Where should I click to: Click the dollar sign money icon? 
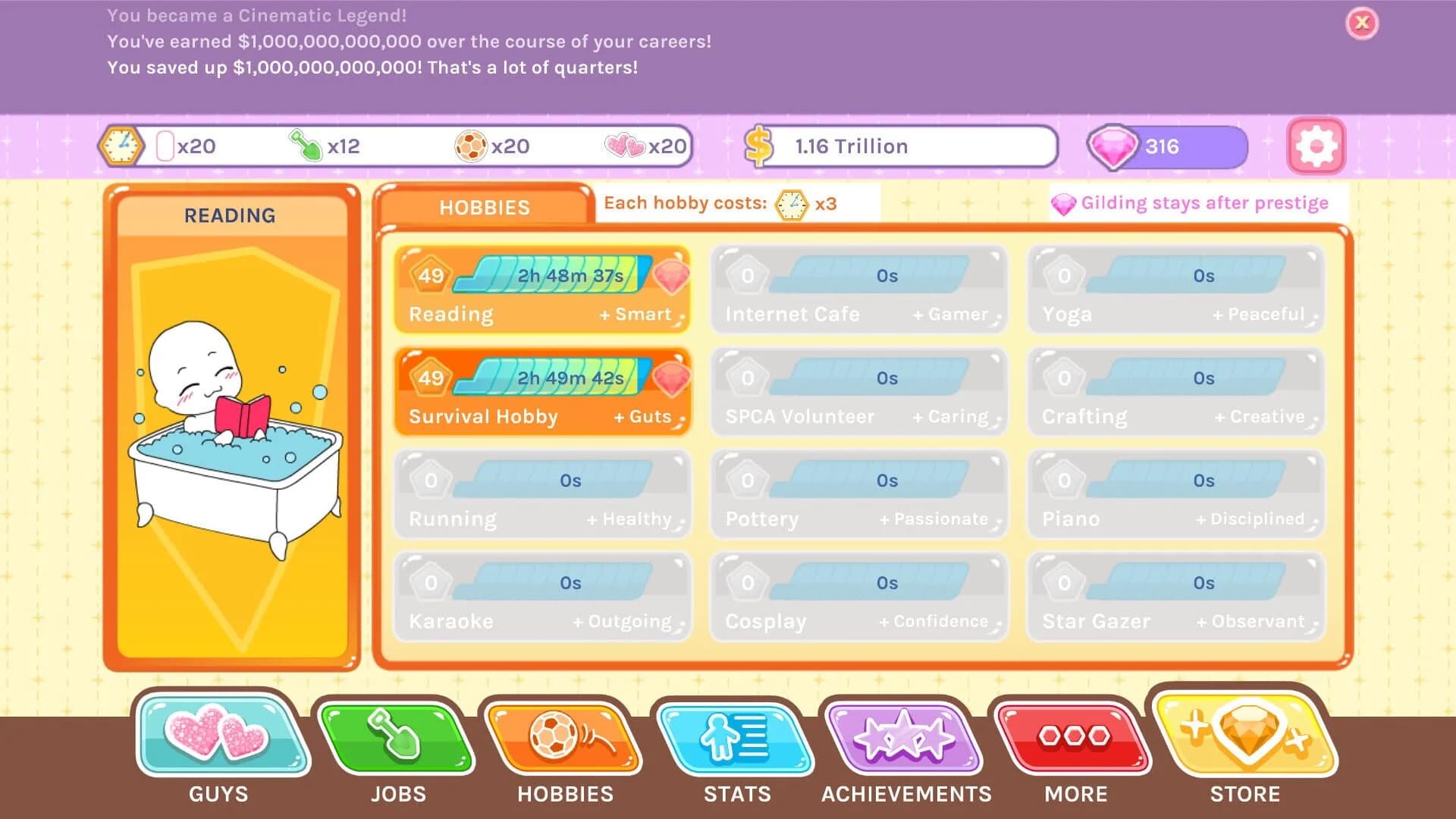click(758, 146)
